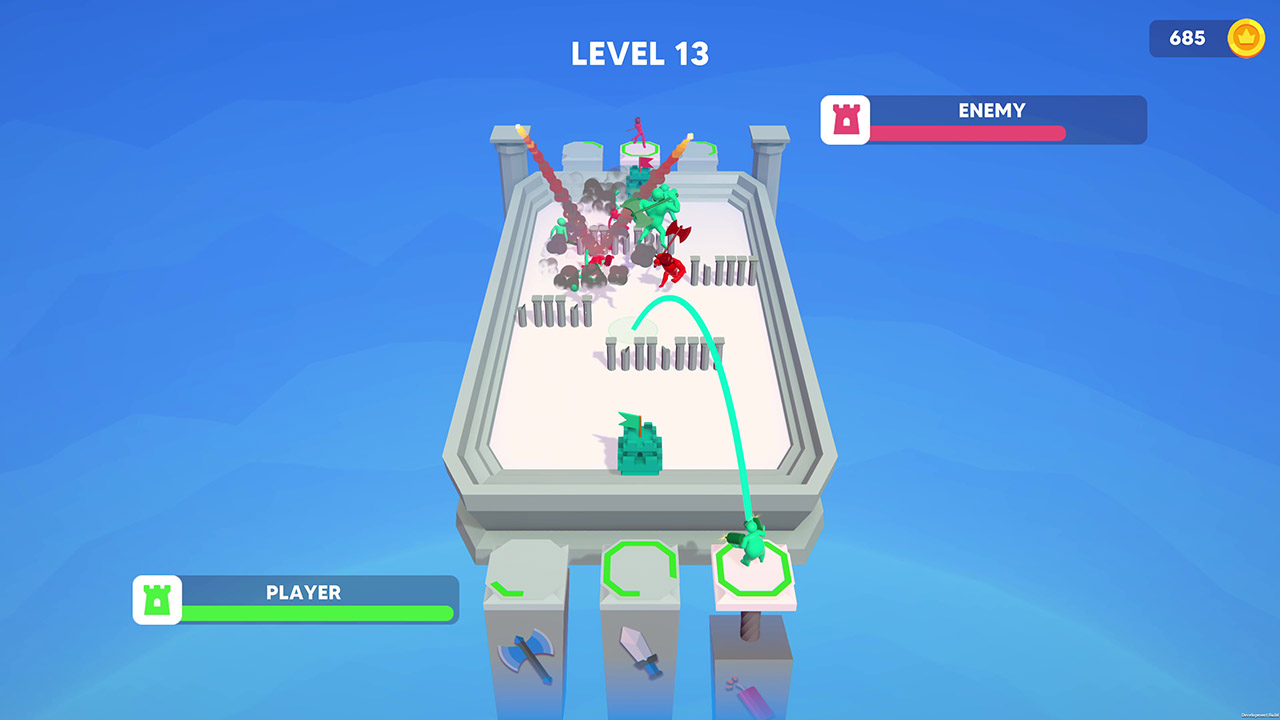Click the green tower icon on PLAYER bar

coord(157,600)
